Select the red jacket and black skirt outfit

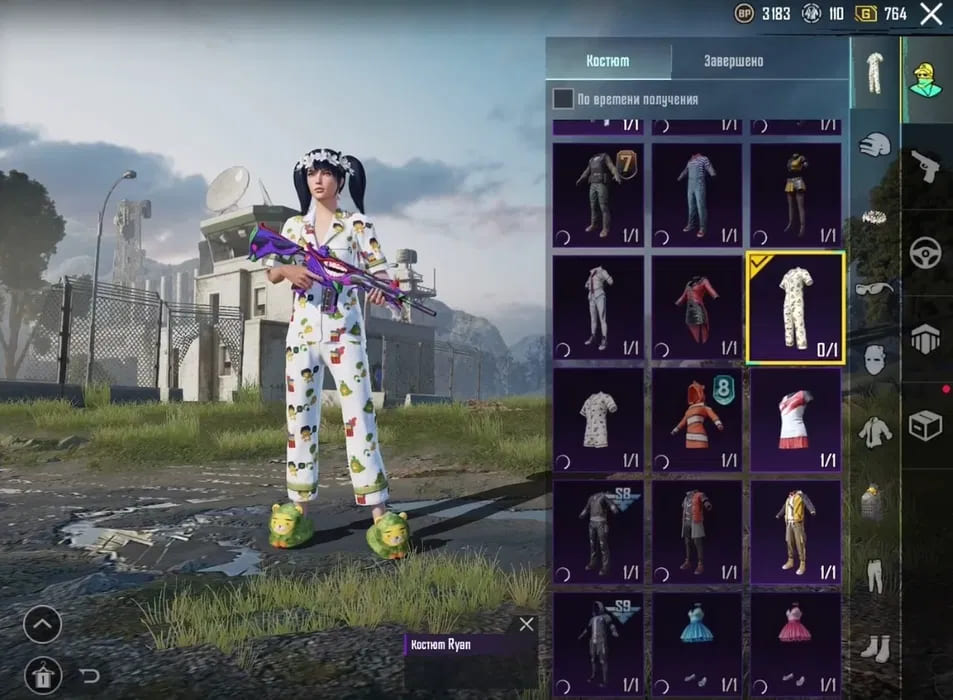(697, 308)
